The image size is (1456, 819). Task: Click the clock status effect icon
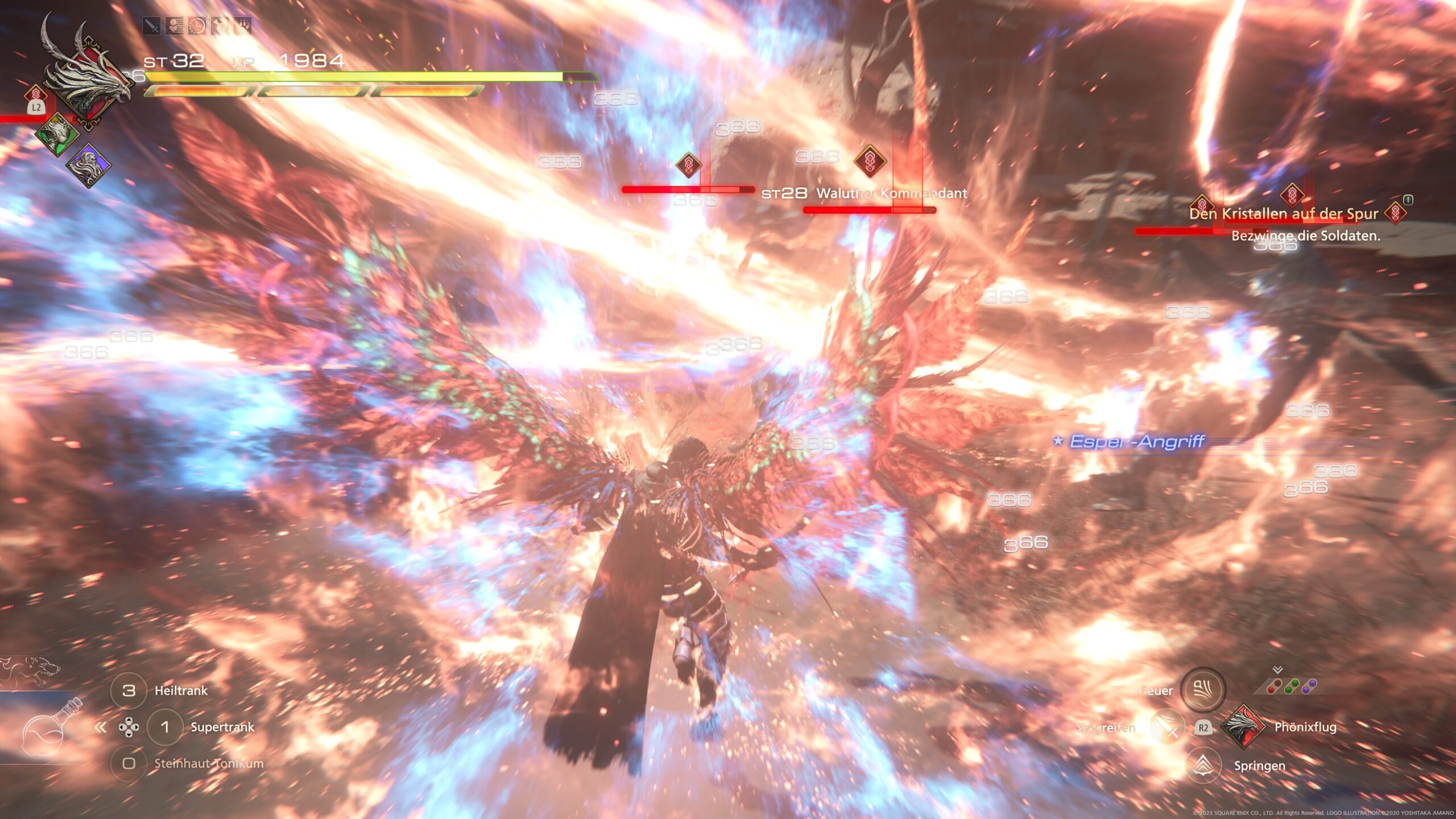(x=198, y=26)
